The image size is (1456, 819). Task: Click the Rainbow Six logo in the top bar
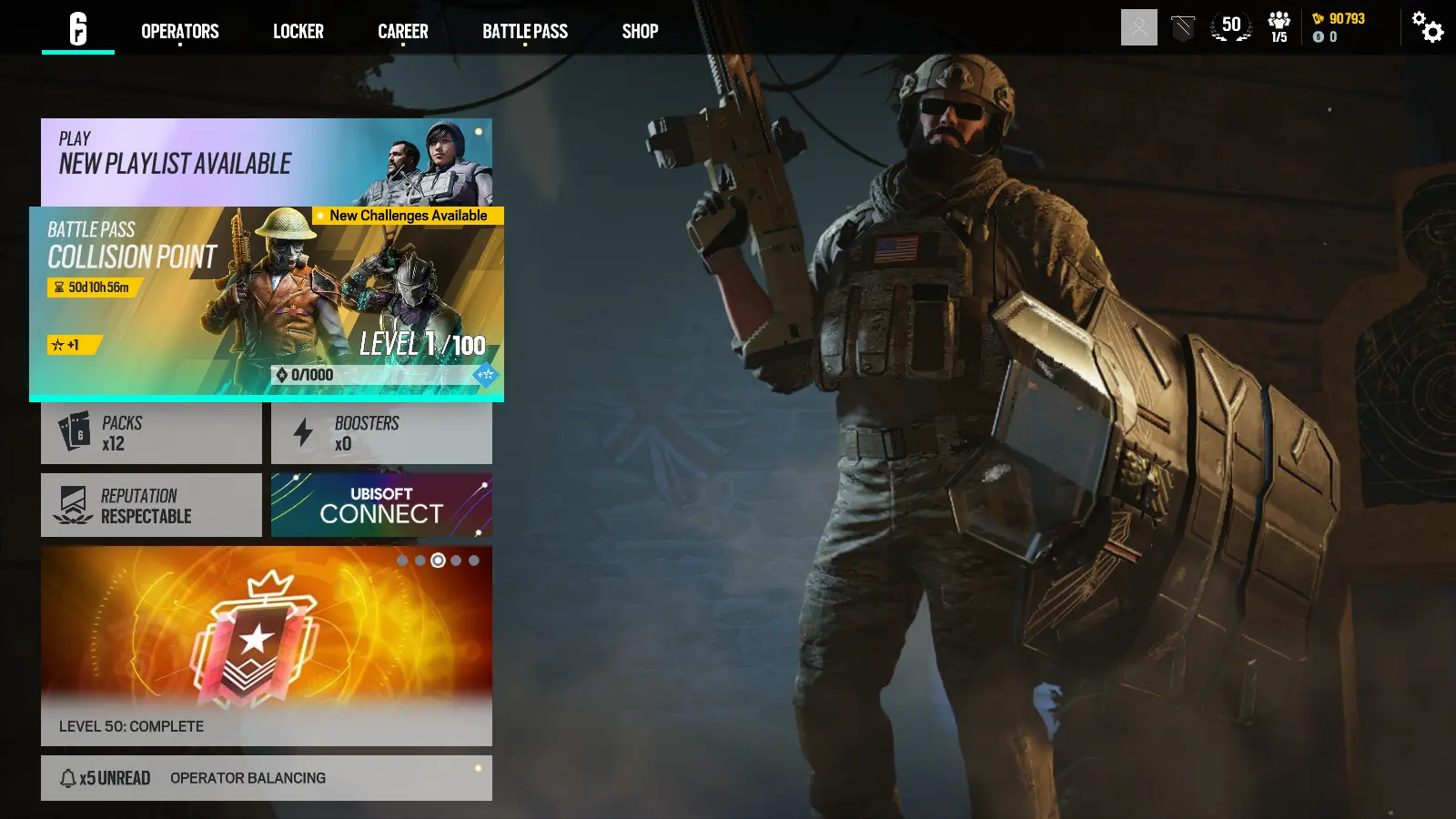coord(77,27)
